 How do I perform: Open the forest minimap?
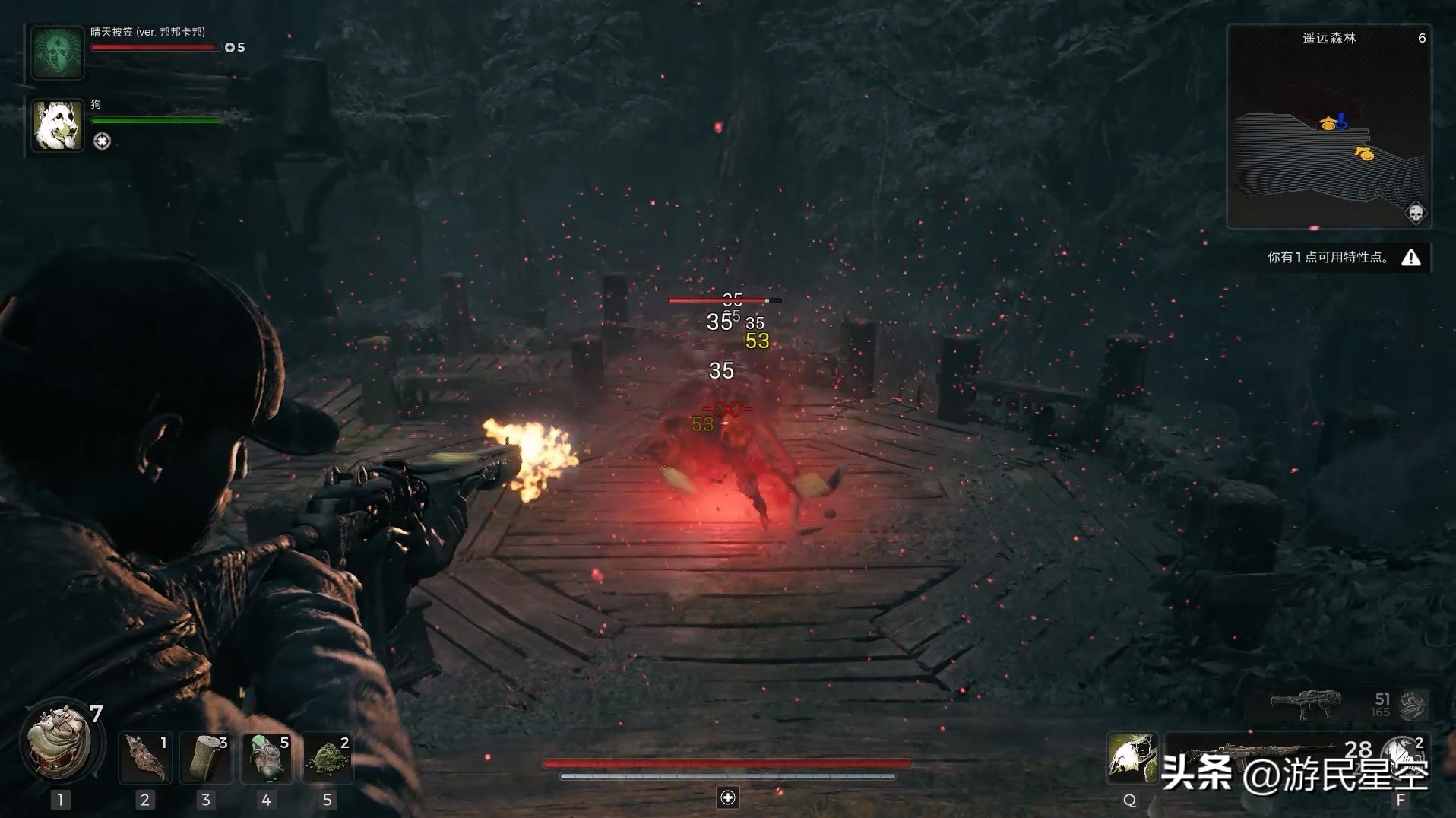click(x=1328, y=127)
